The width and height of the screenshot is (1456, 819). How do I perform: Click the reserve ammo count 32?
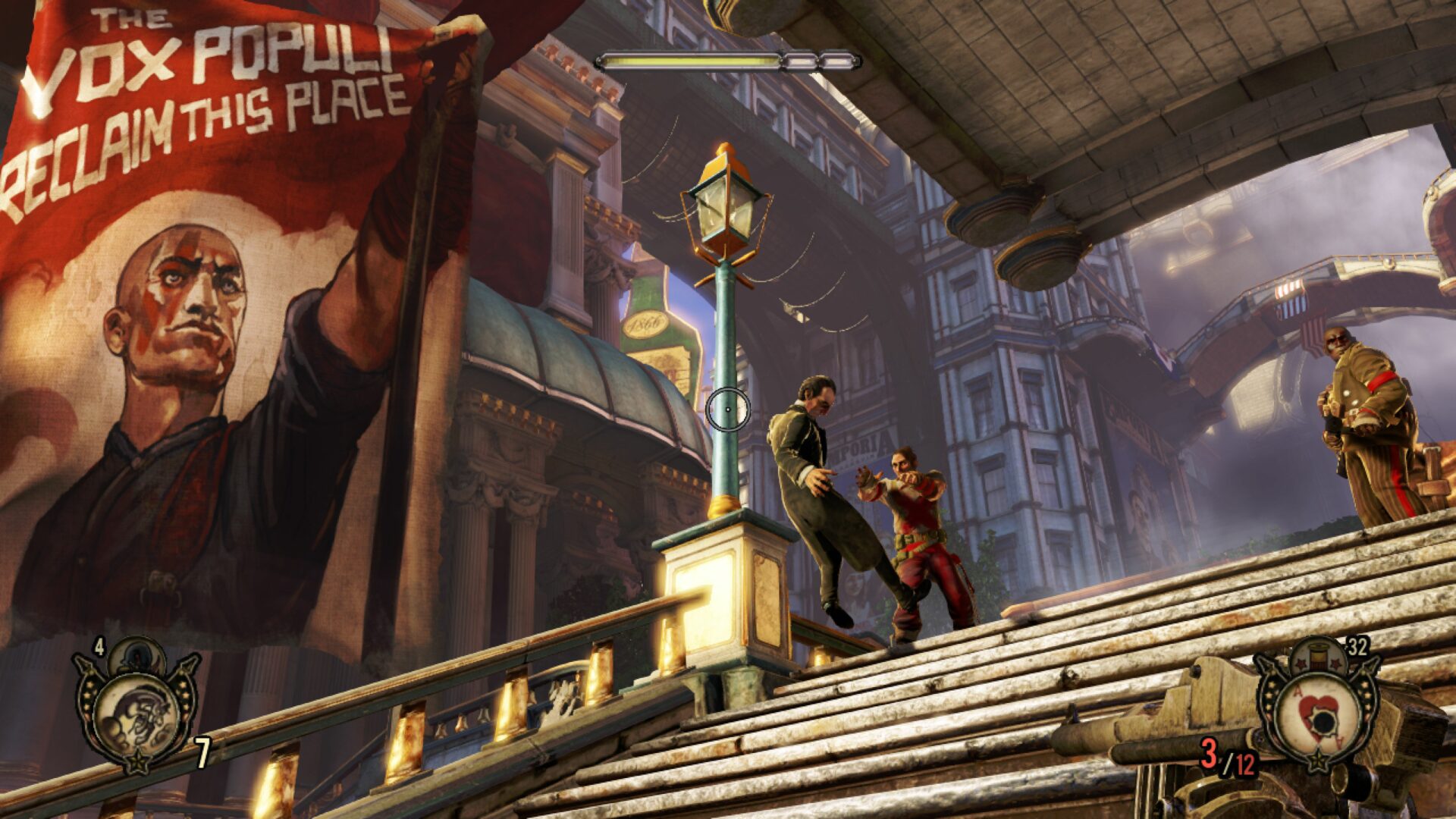[1358, 646]
